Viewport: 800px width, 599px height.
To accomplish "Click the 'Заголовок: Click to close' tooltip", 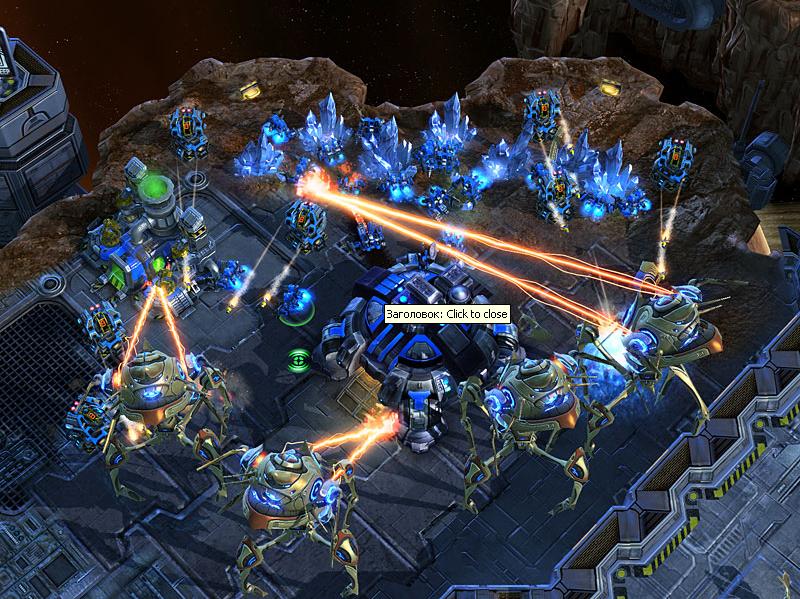I will [447, 314].
